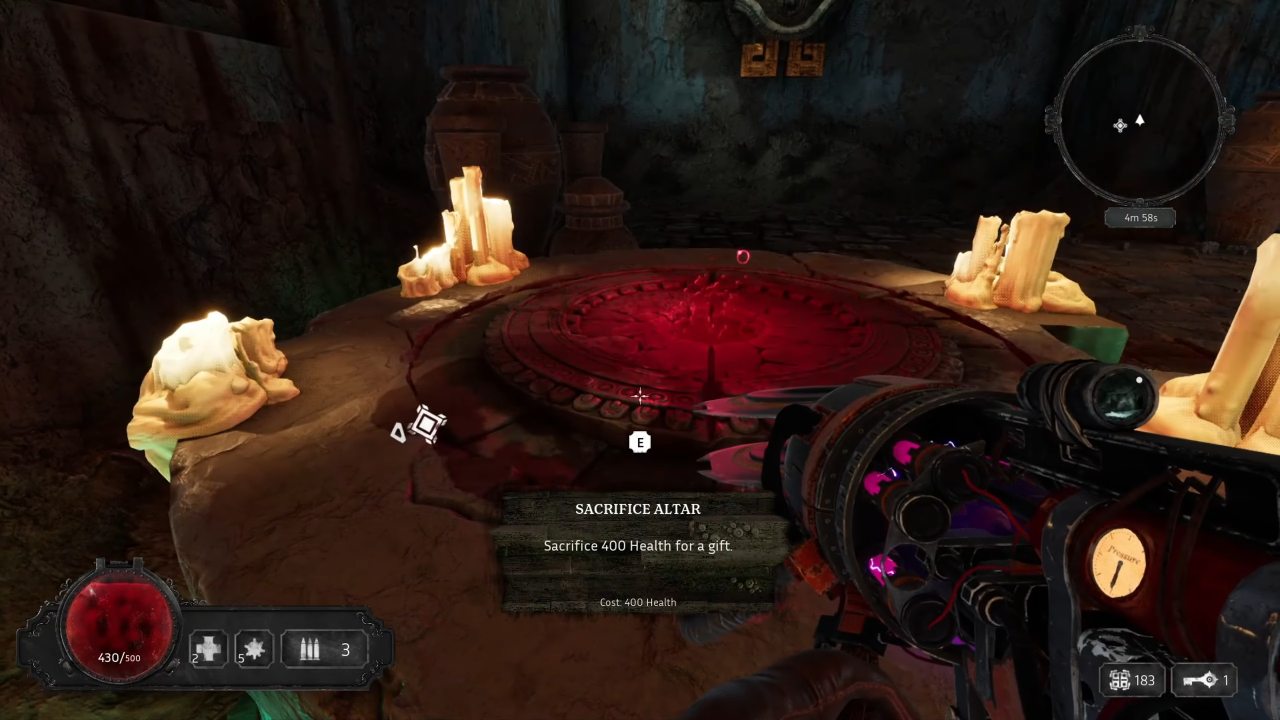
Task: Select the Sacrifice Altar prompt panel
Action: 638,552
